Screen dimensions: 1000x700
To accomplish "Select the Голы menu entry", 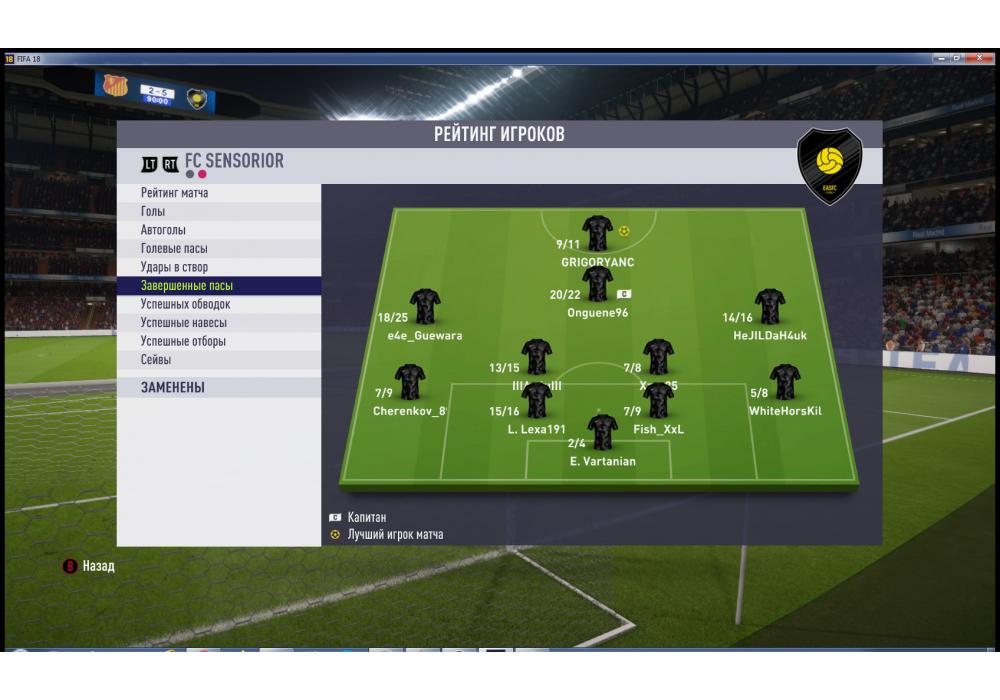I will tap(154, 212).
